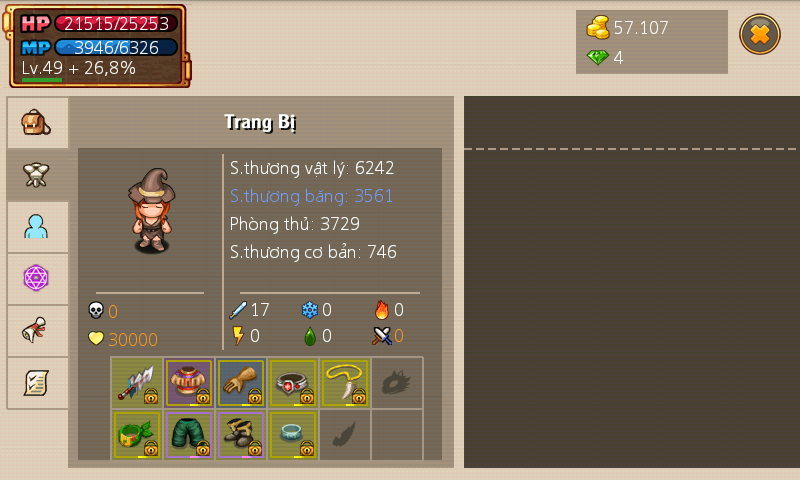Tap the gold coins currency icon
The width and height of the screenshot is (800, 480).
coord(598,28)
